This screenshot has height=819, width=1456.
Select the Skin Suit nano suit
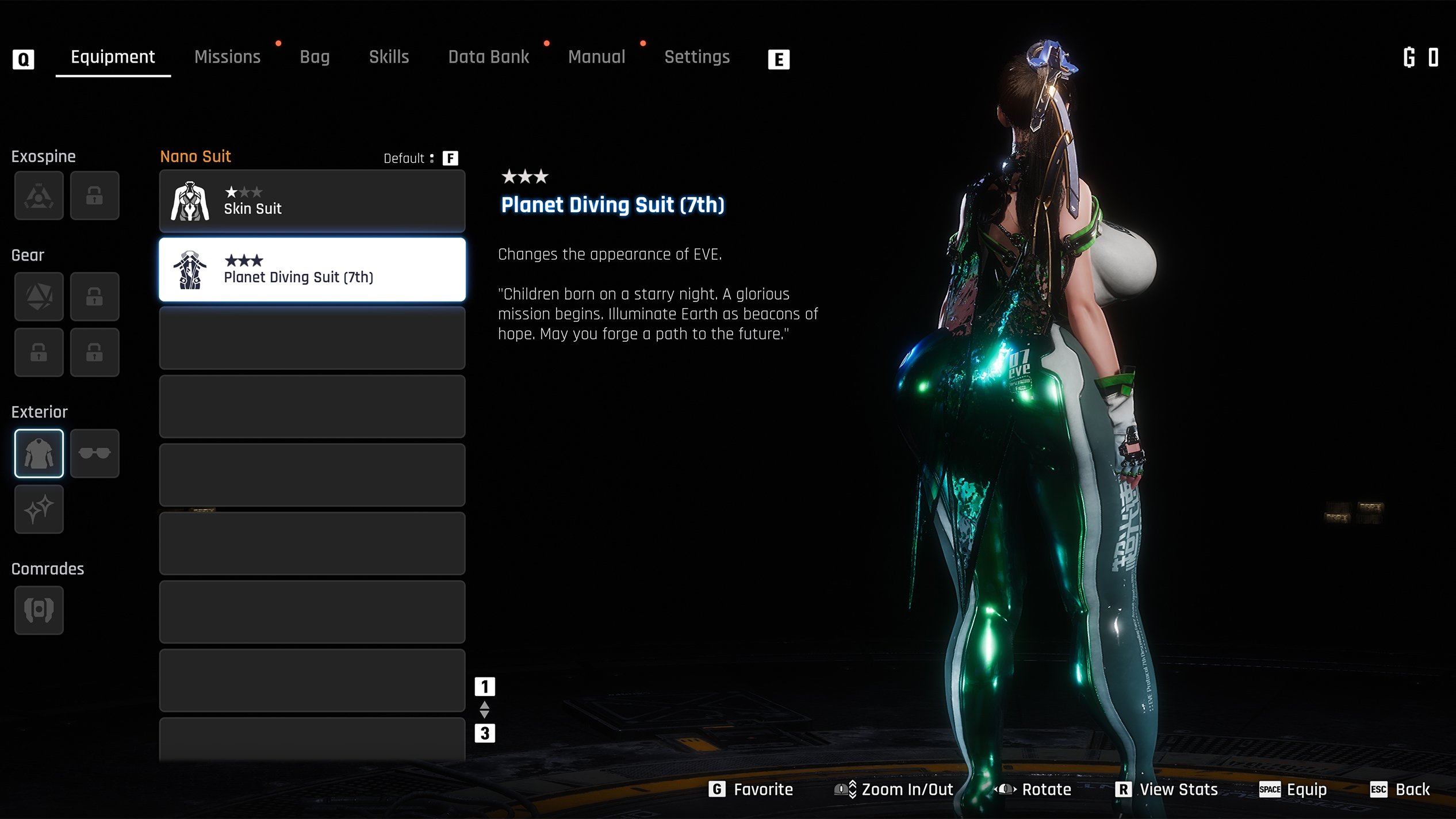click(x=312, y=201)
